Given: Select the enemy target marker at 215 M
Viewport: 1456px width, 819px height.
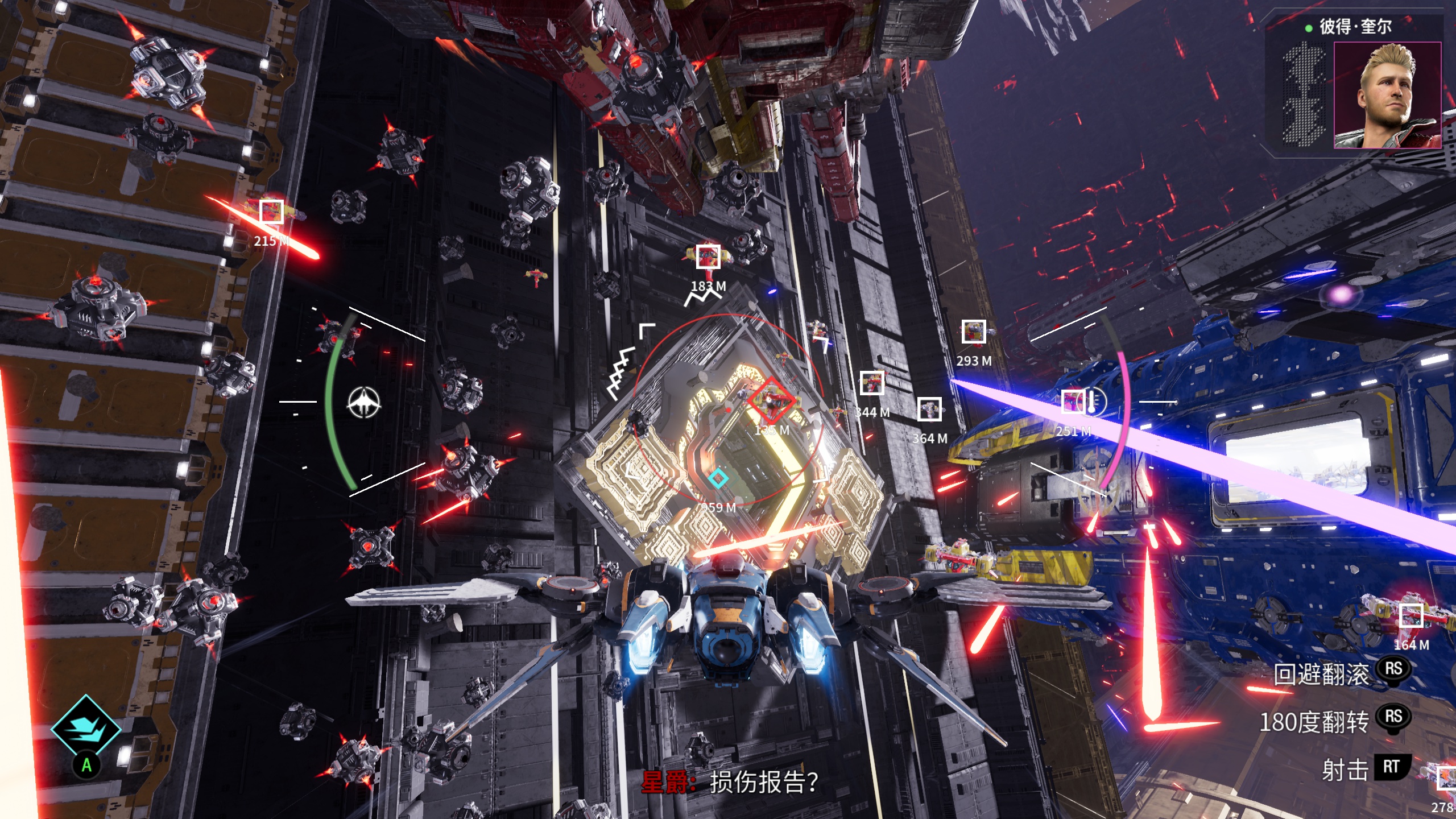Looking at the screenshot, I should 271,212.
